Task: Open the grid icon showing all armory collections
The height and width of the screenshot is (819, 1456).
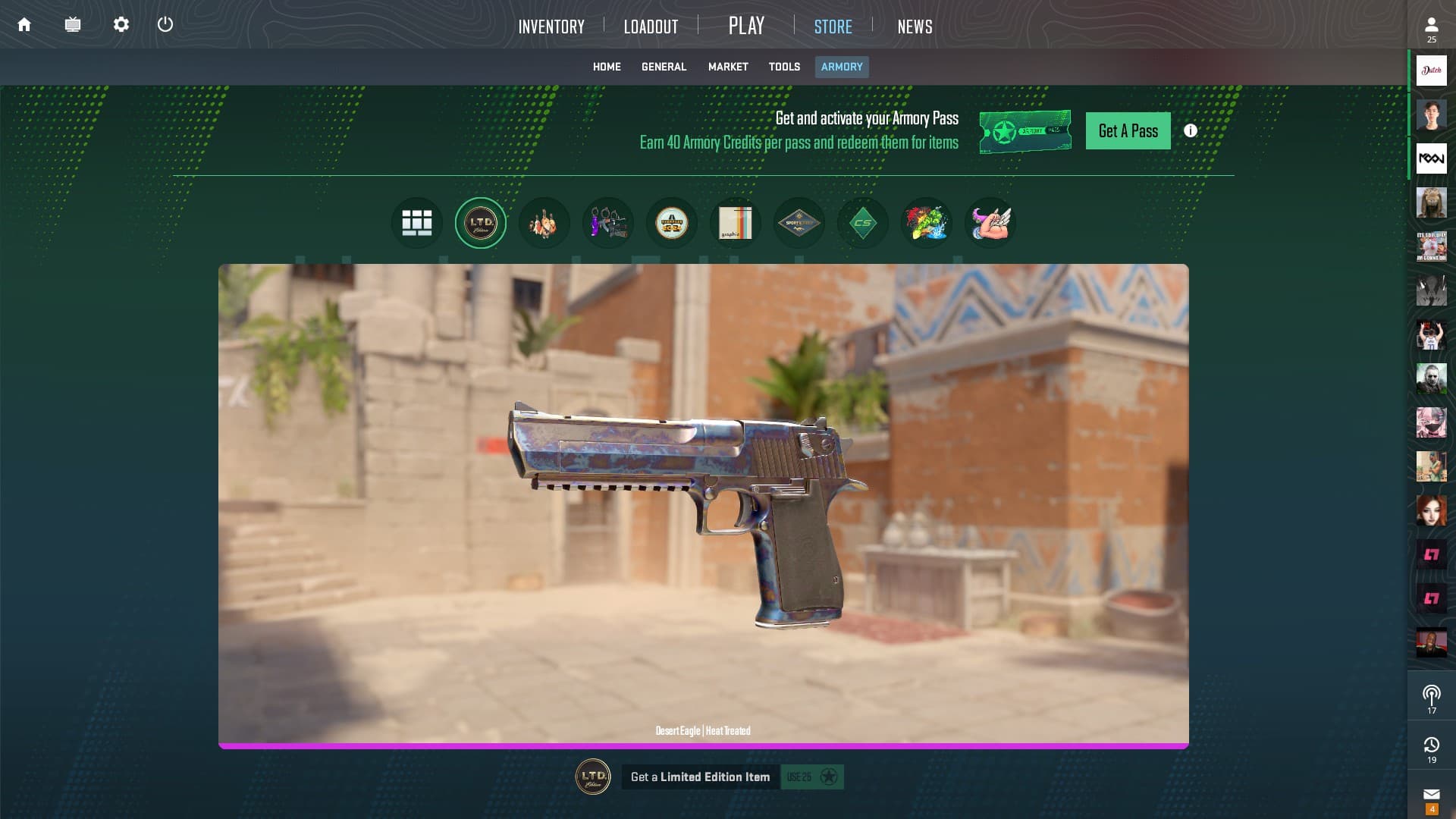Action: click(x=416, y=222)
